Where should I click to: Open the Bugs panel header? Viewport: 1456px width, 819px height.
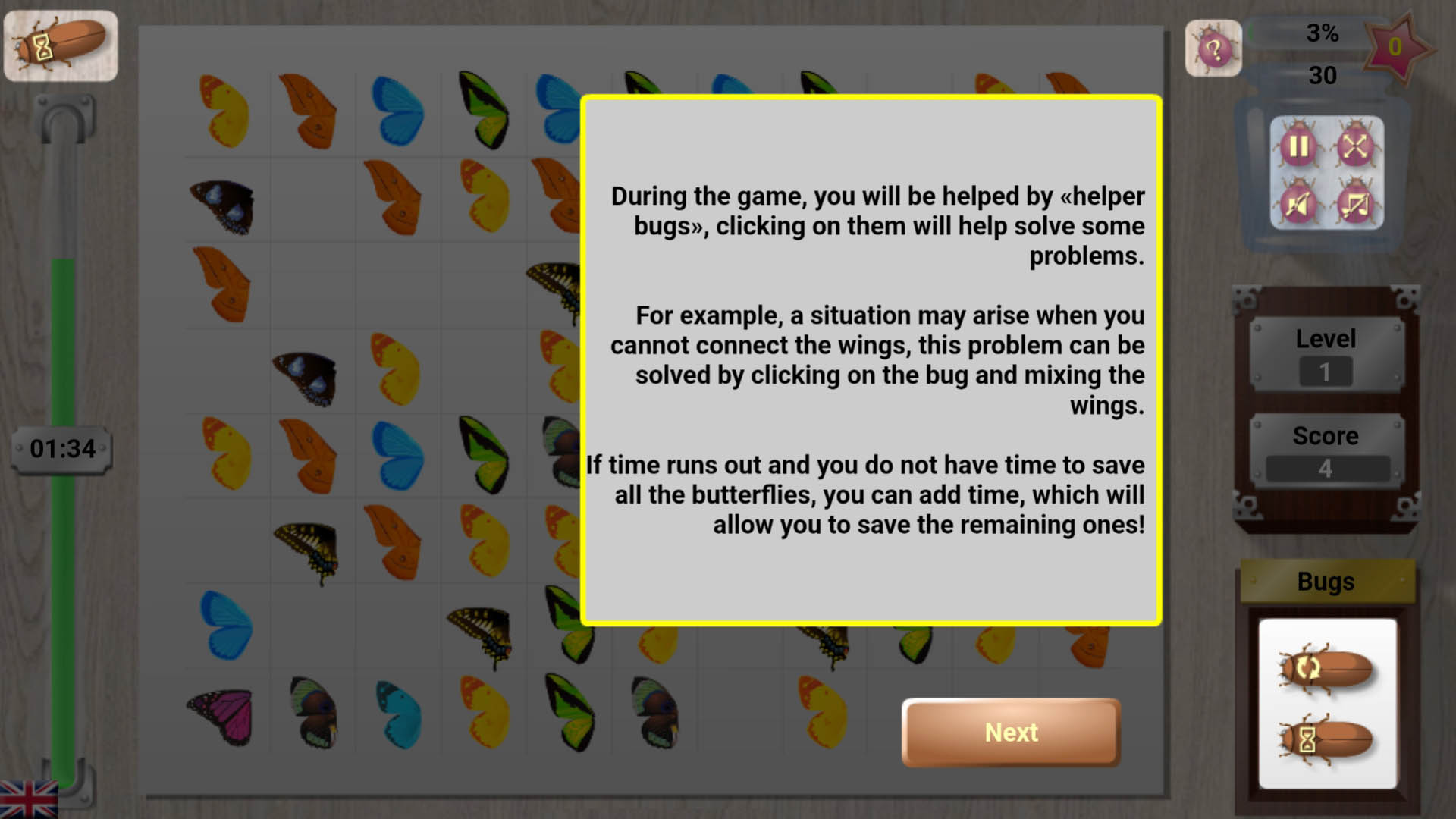click(x=1326, y=582)
